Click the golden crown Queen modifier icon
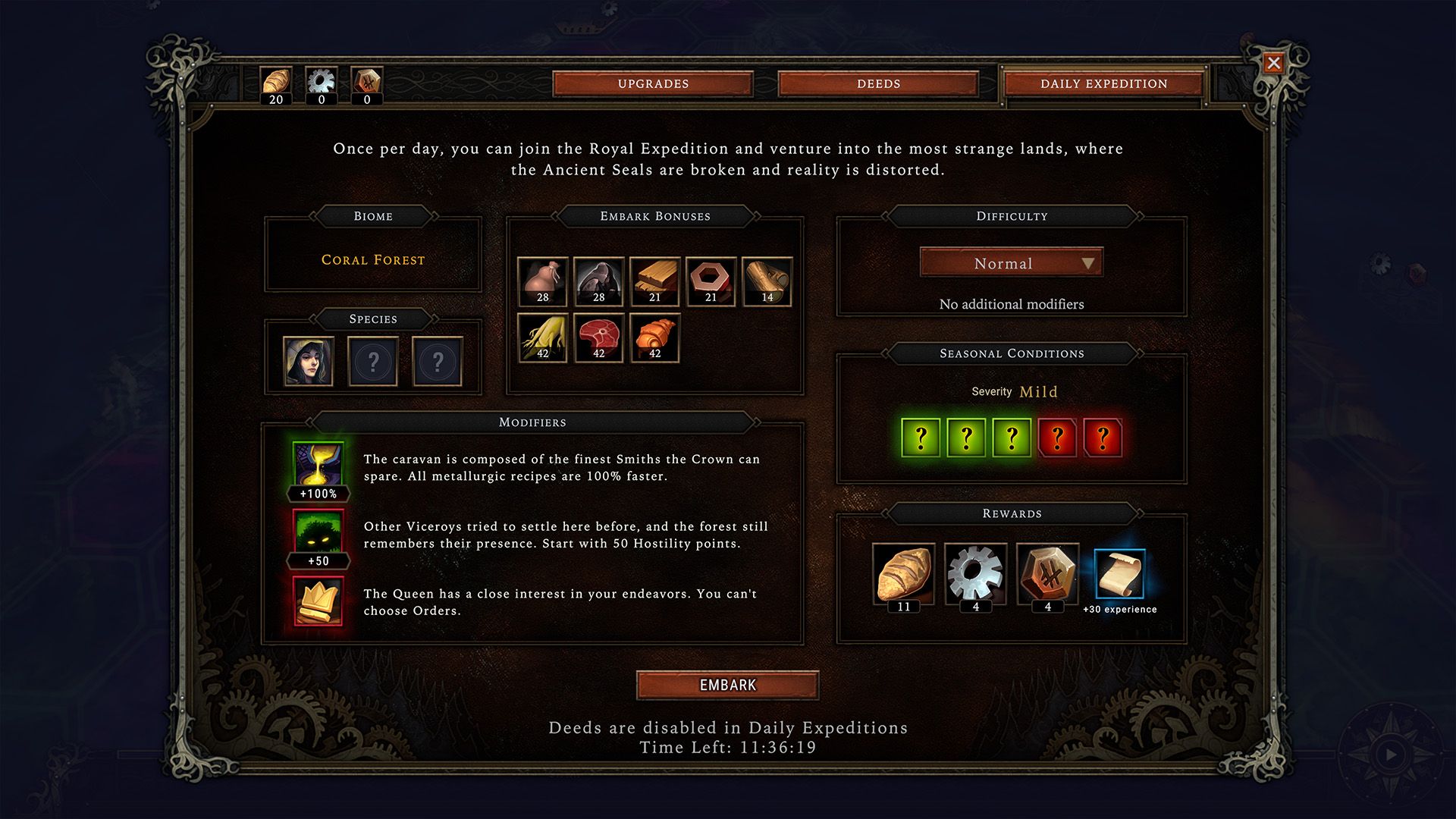Image resolution: width=1456 pixels, height=819 pixels. coord(318,601)
